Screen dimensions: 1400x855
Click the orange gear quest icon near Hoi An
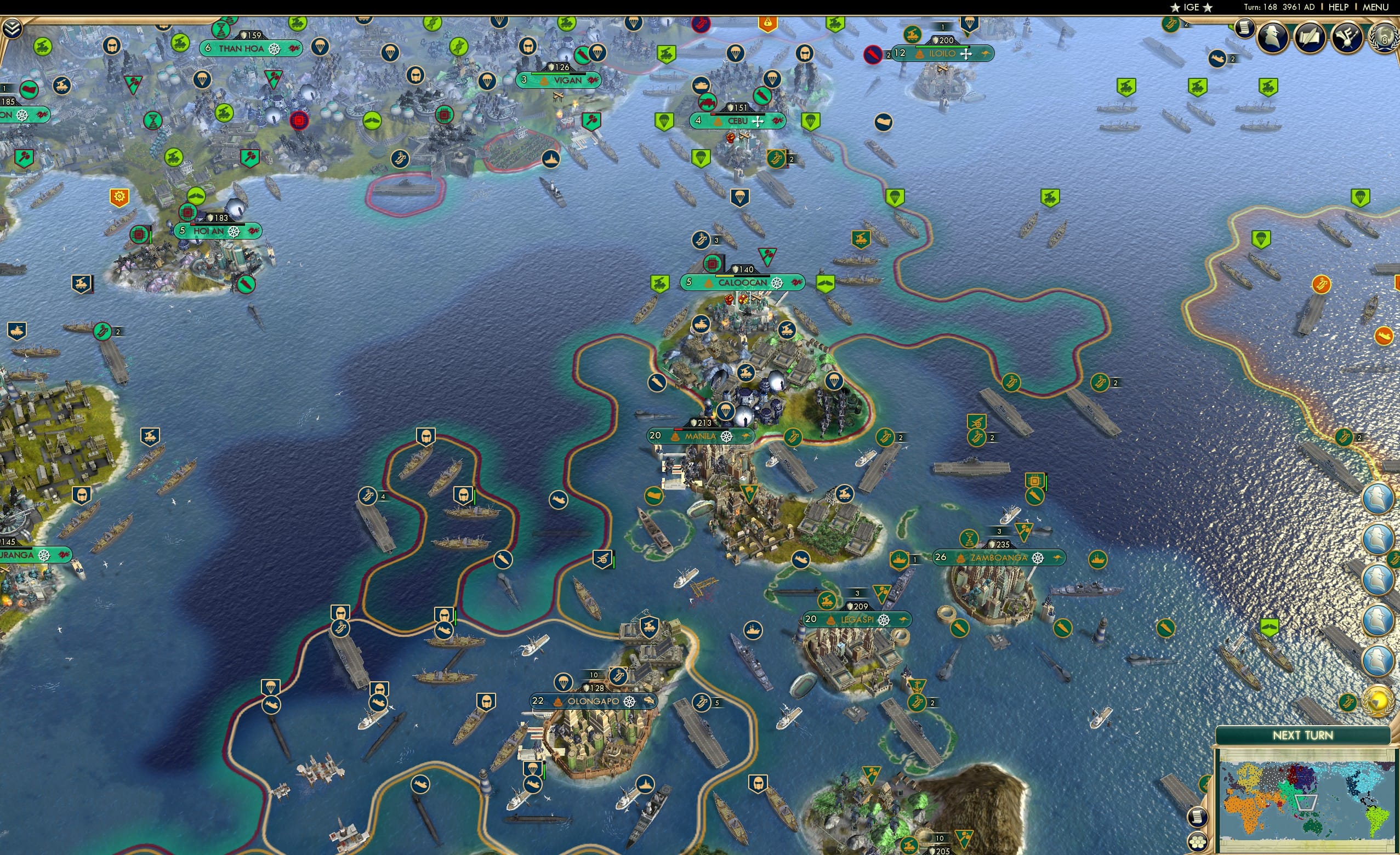click(x=119, y=197)
